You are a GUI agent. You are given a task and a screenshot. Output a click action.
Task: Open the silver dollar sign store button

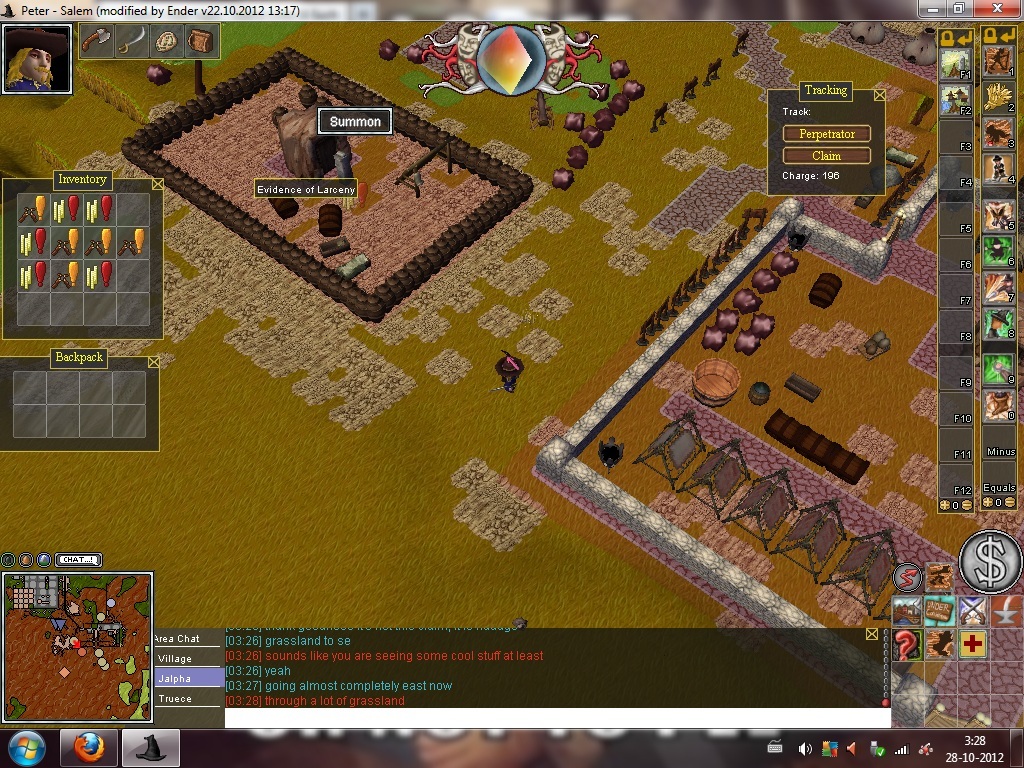pyautogui.click(x=990, y=562)
